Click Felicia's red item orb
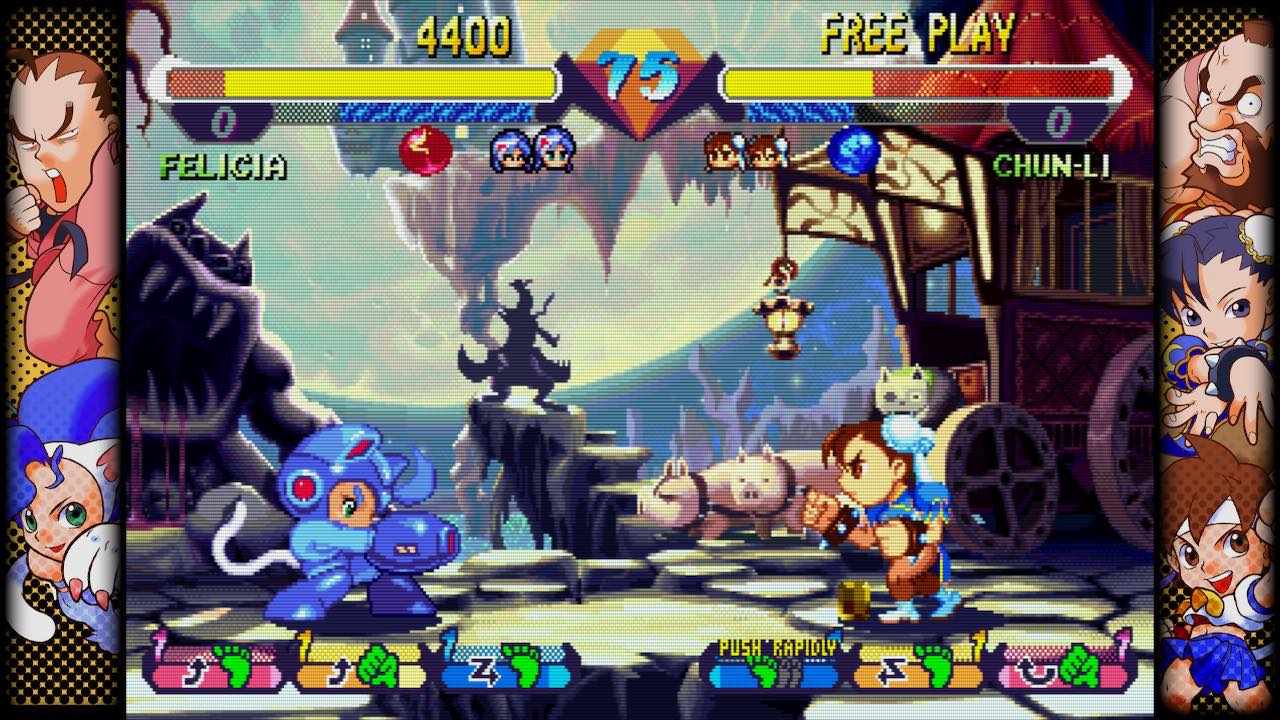 [x=425, y=152]
